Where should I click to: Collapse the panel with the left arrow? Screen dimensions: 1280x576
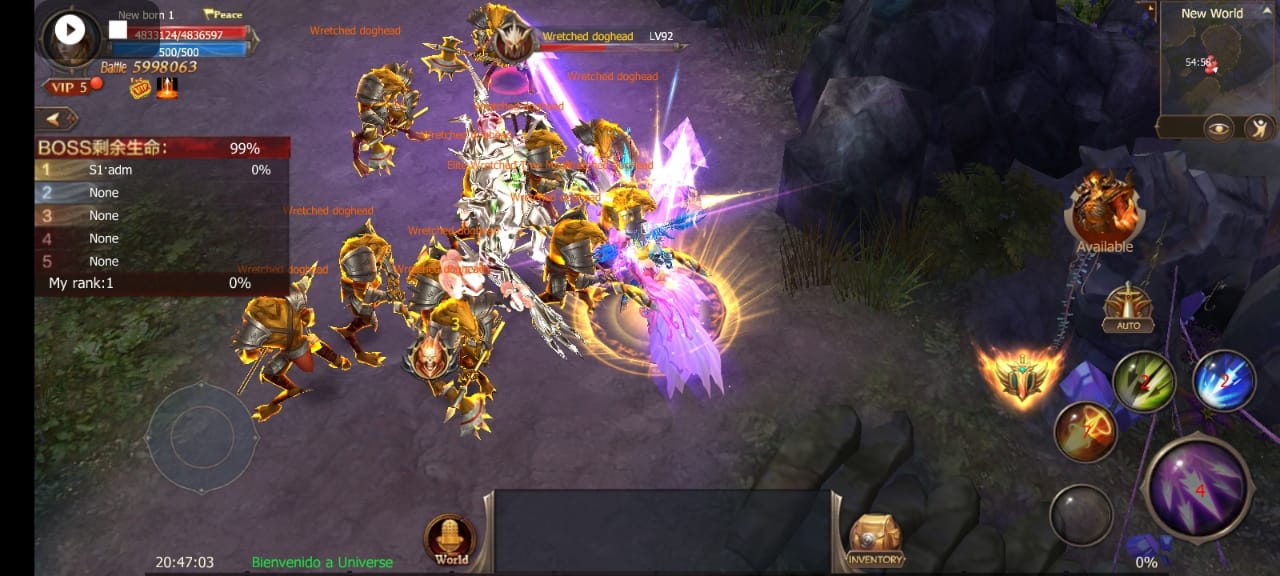click(x=58, y=119)
